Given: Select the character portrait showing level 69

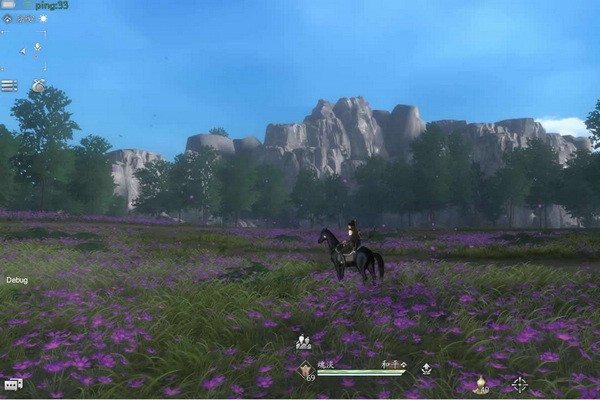Looking at the screenshot, I should 305,371.
